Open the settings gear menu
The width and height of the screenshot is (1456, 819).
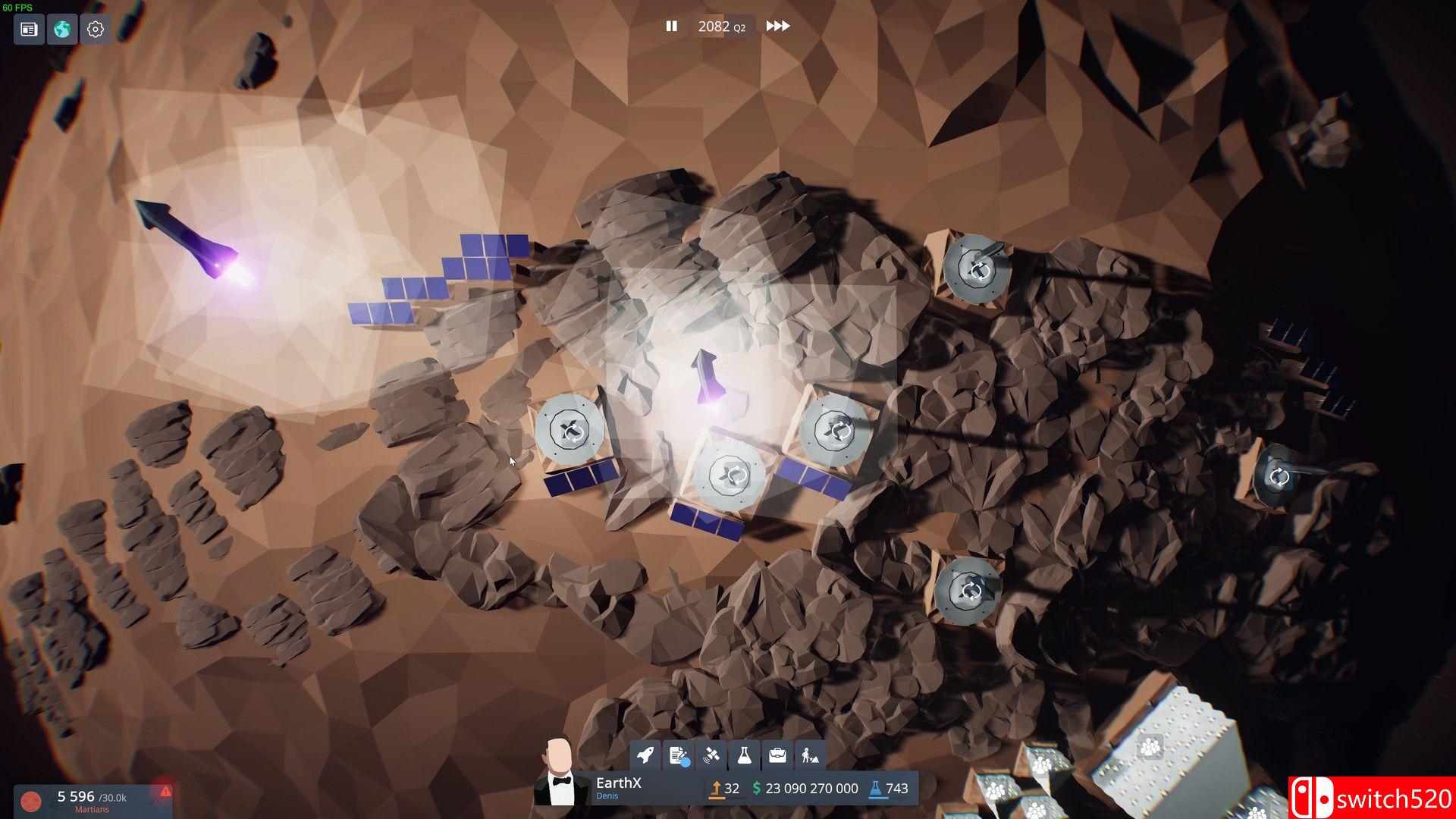94,29
